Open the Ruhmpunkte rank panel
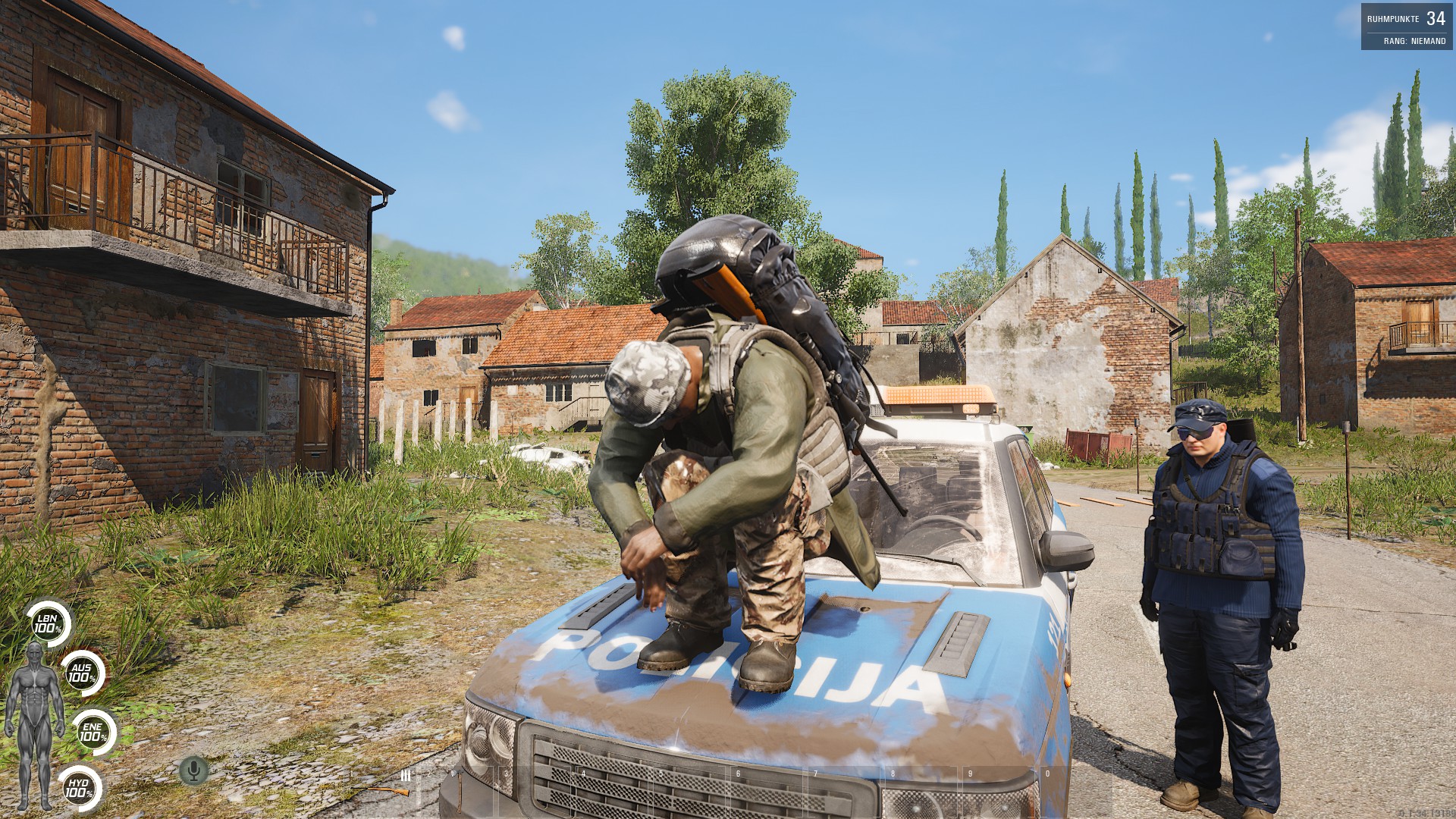Screen dimensions: 1456x819 pyautogui.click(x=1407, y=27)
